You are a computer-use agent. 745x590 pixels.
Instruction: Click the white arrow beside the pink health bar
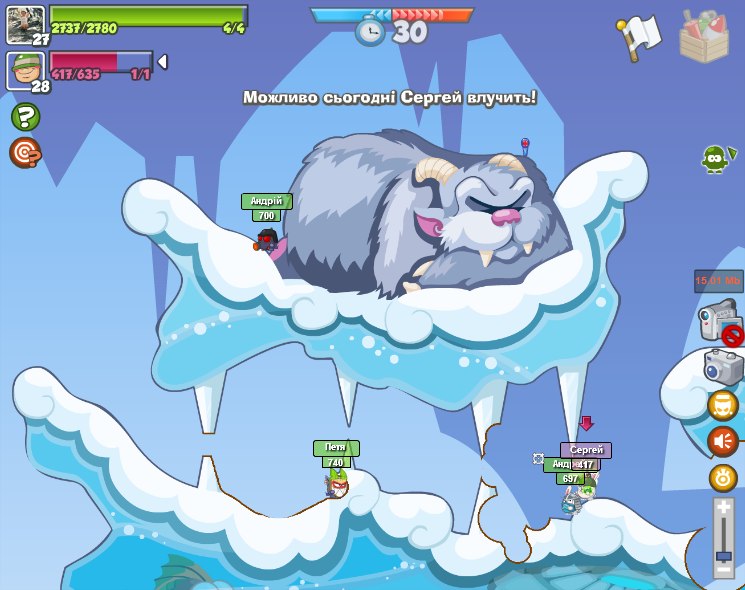point(162,62)
